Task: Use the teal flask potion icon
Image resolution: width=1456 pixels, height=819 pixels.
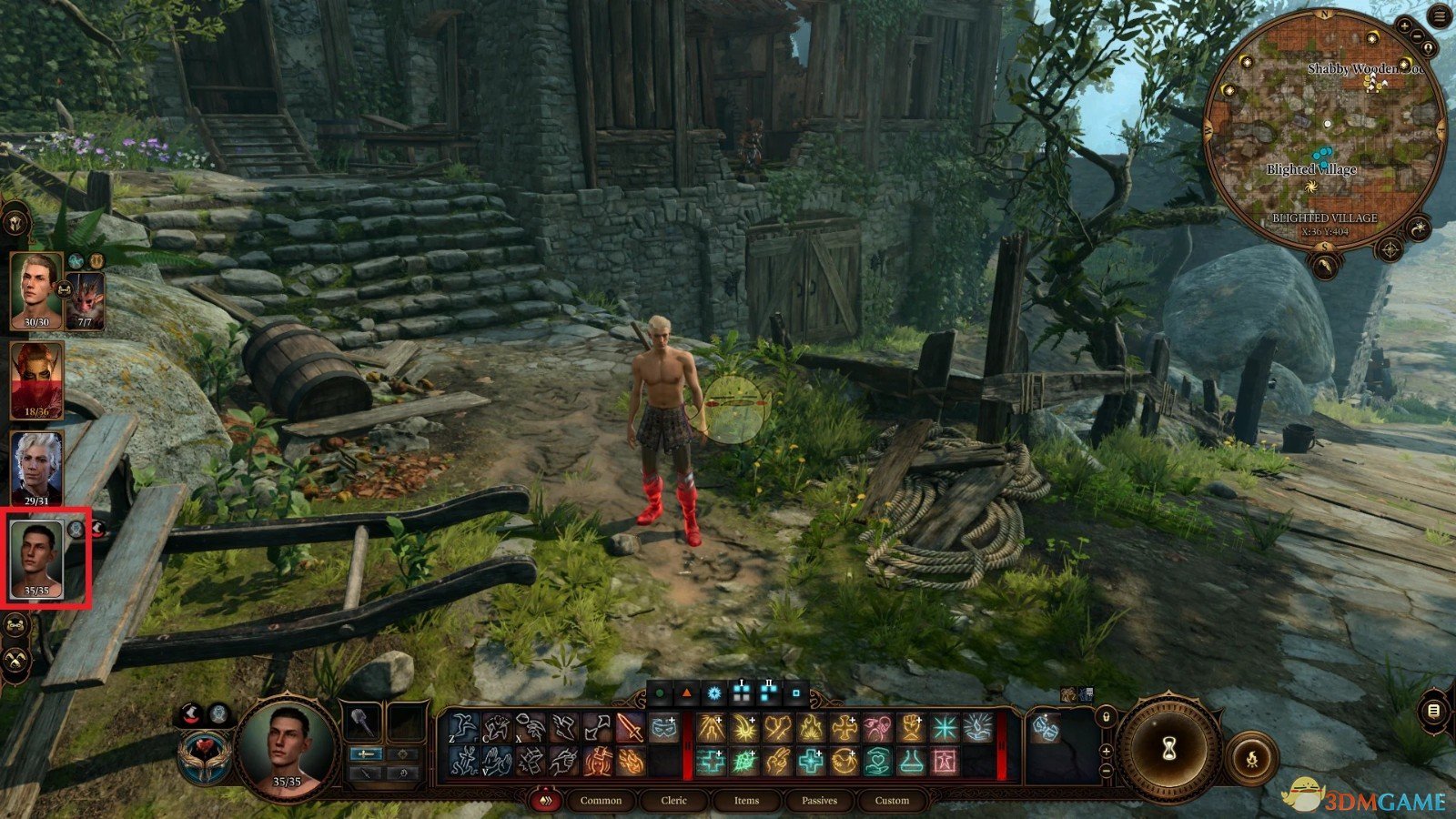Action: click(x=911, y=761)
